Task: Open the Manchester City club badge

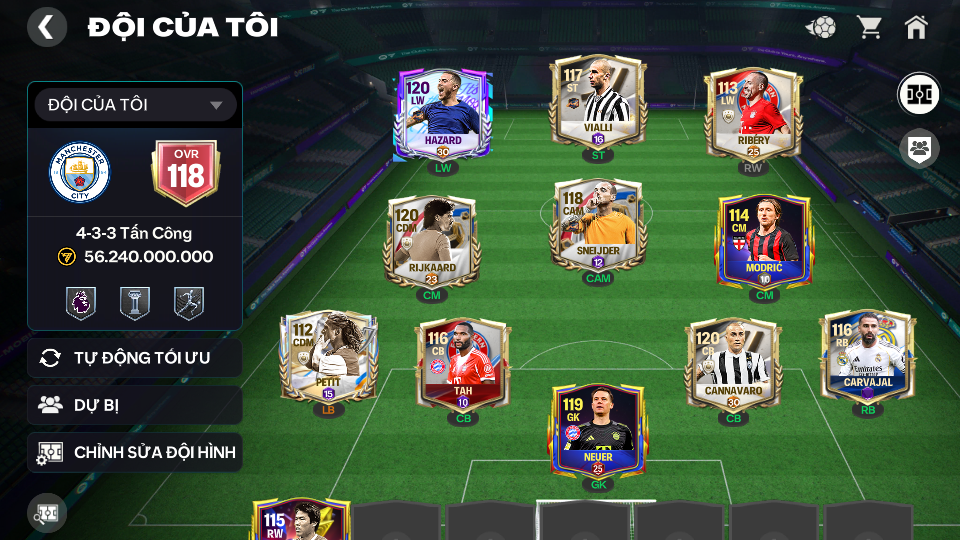Action: point(78,172)
